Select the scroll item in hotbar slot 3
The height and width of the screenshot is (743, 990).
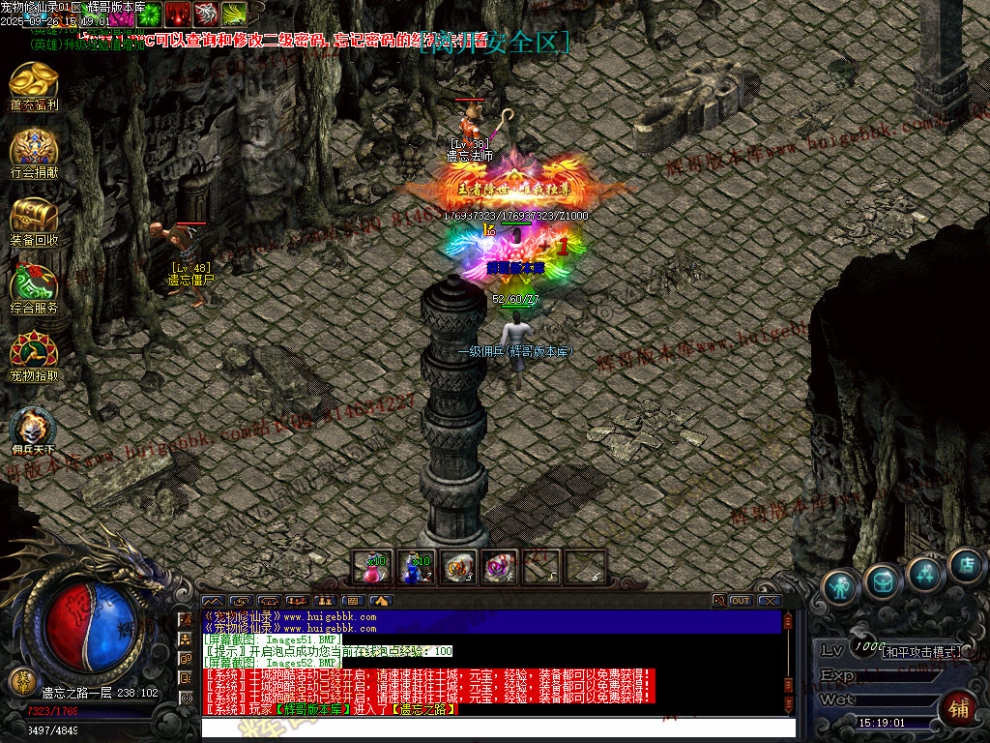click(x=459, y=567)
